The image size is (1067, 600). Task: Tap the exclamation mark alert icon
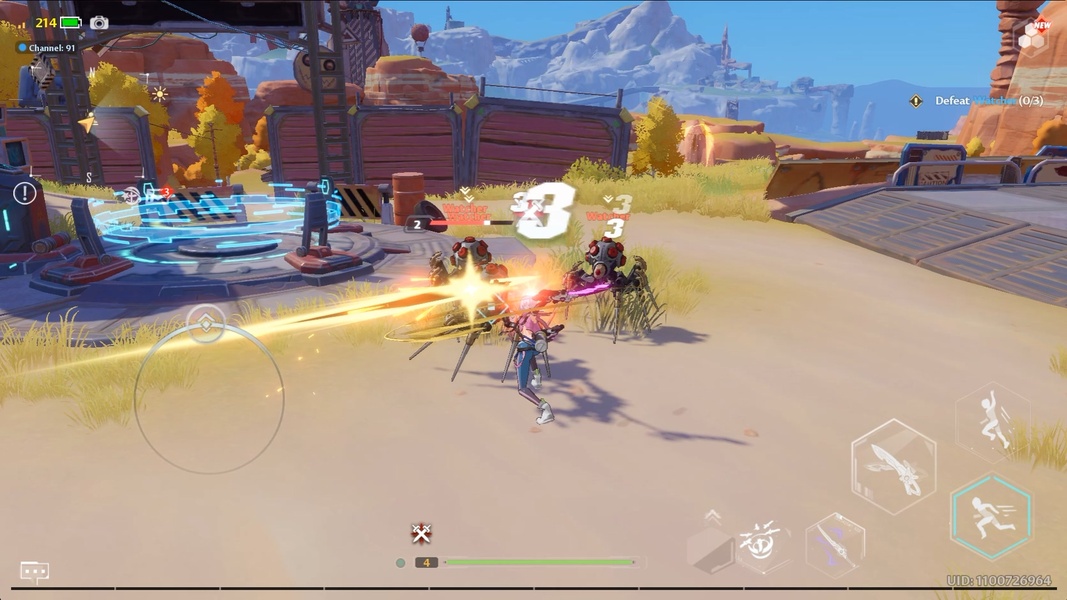(24, 193)
